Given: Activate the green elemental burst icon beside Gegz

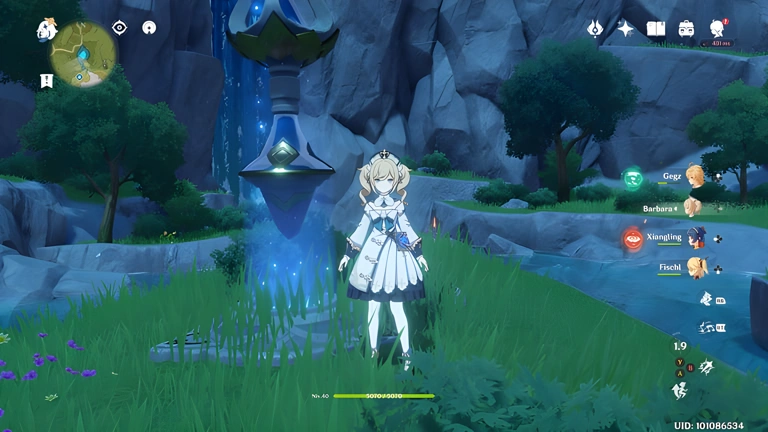Looking at the screenshot, I should pos(633,178).
